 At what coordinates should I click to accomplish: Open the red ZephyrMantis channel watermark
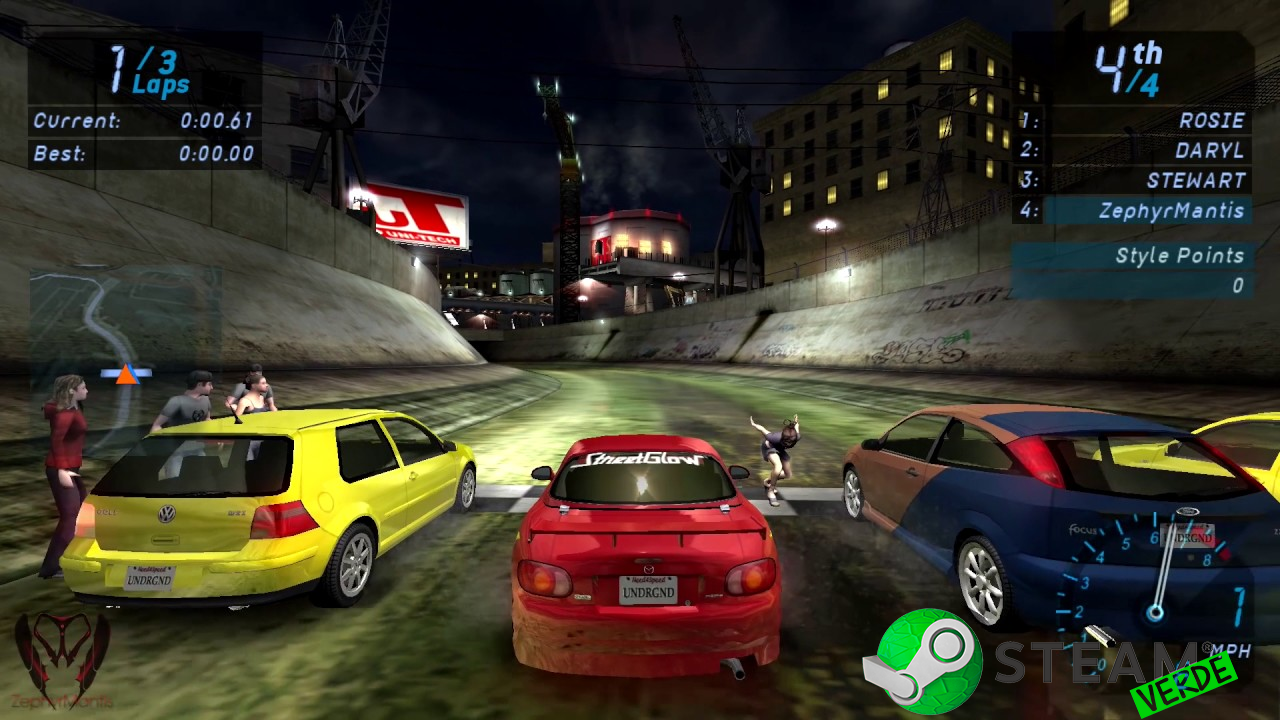pos(62,660)
